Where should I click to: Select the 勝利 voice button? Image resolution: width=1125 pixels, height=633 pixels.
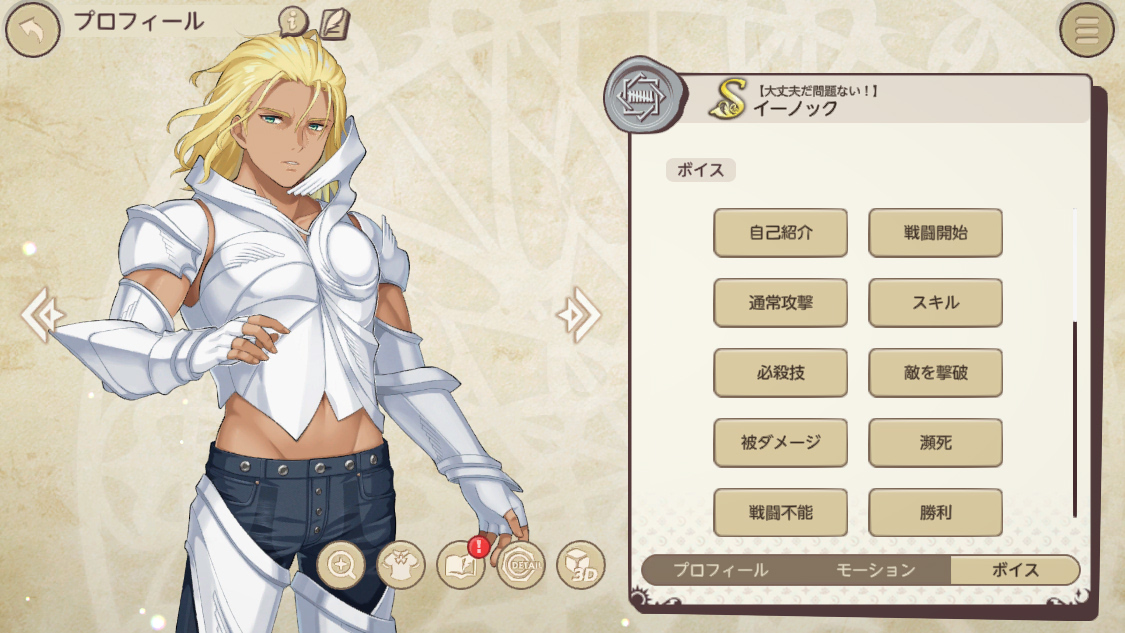pyautogui.click(x=935, y=513)
